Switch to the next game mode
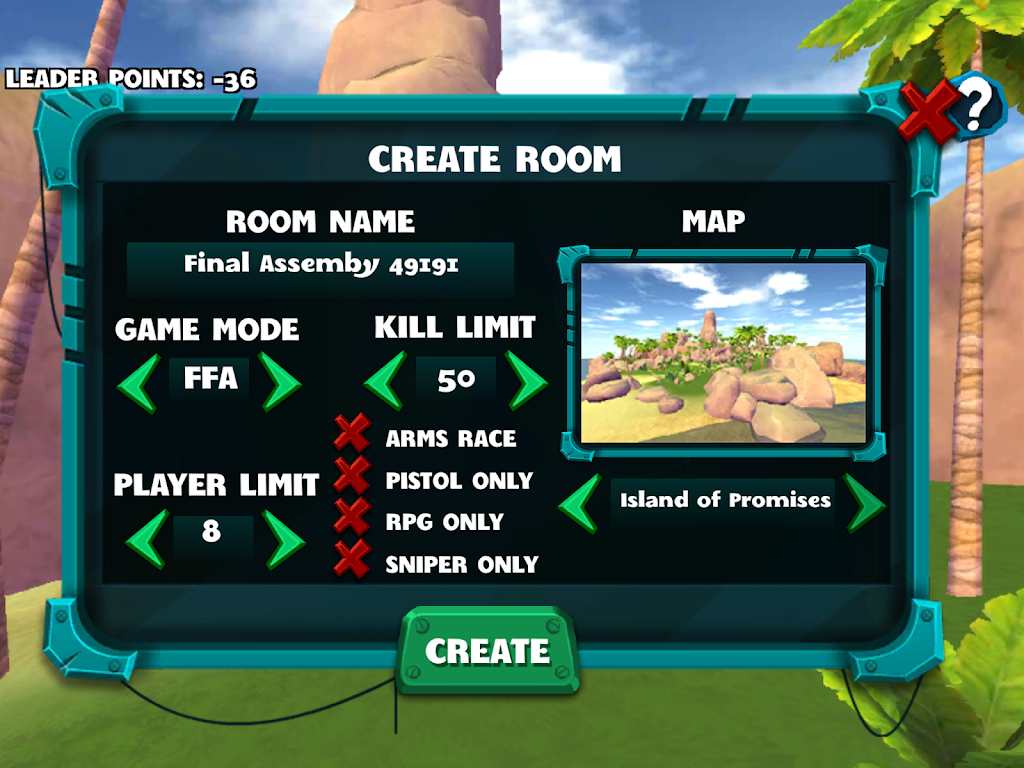 pos(281,380)
